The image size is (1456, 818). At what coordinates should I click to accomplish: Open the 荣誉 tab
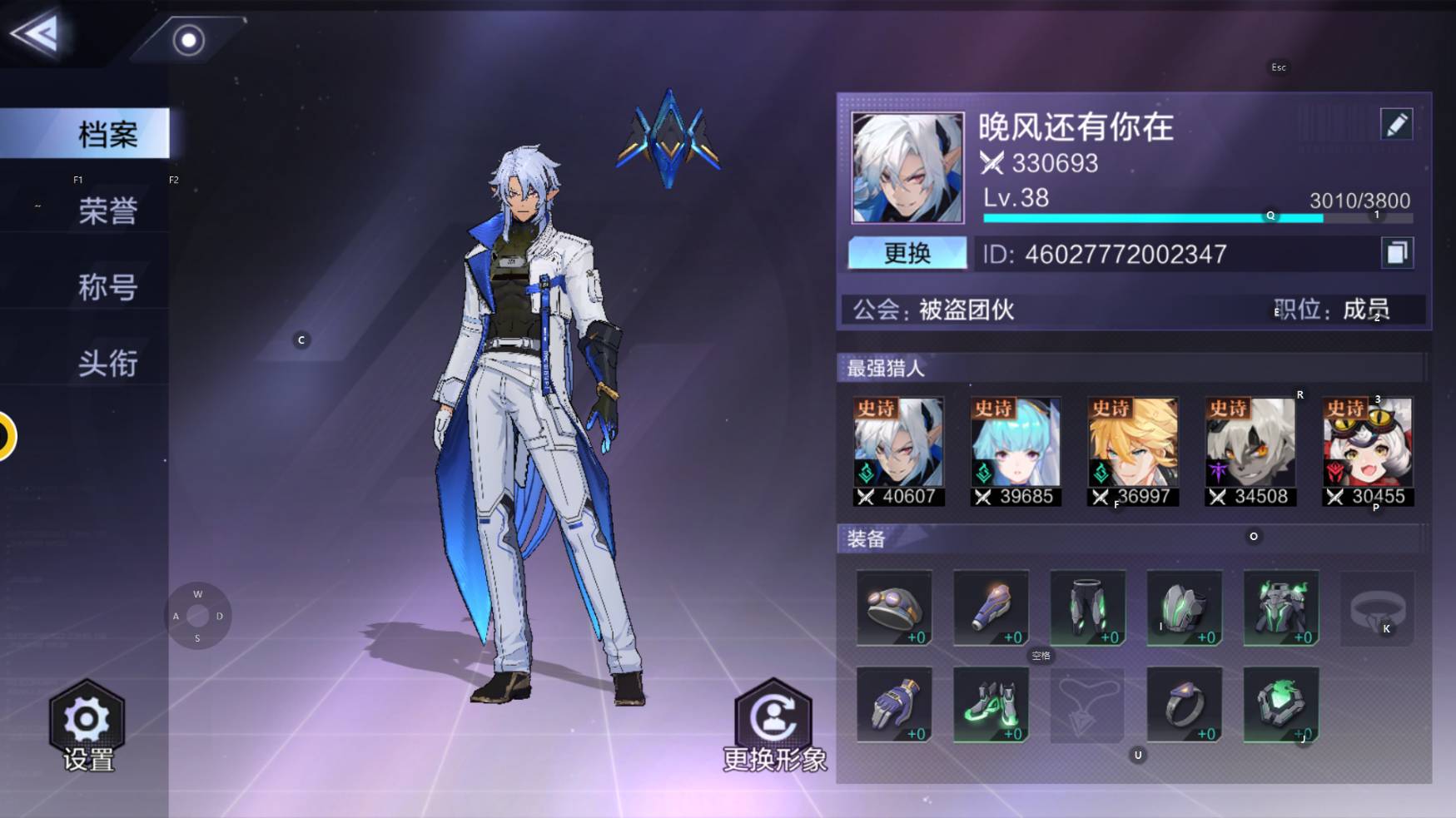click(107, 211)
